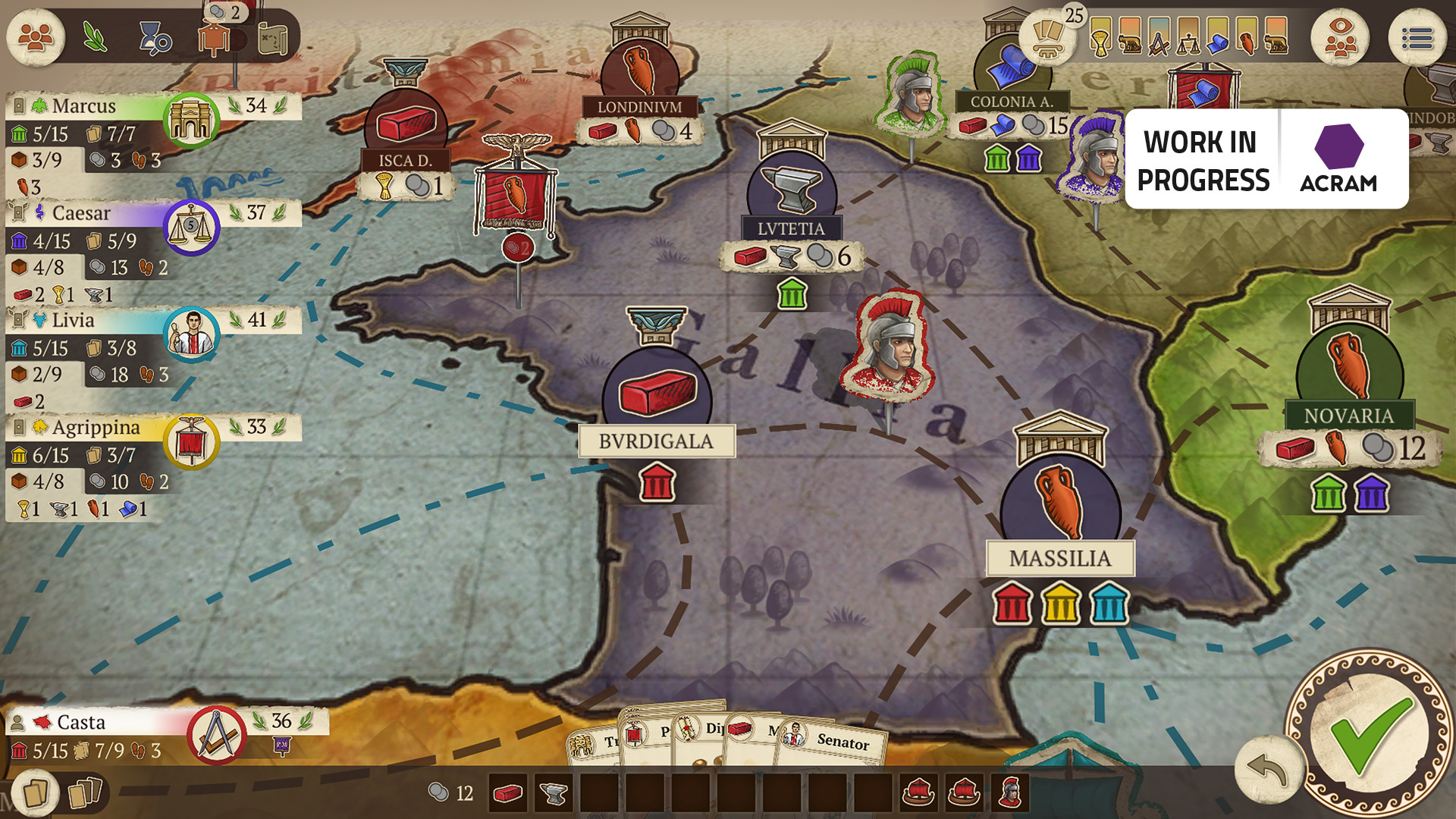1456x819 pixels.
Task: Open the hamburger list menu
Action: point(1417,37)
